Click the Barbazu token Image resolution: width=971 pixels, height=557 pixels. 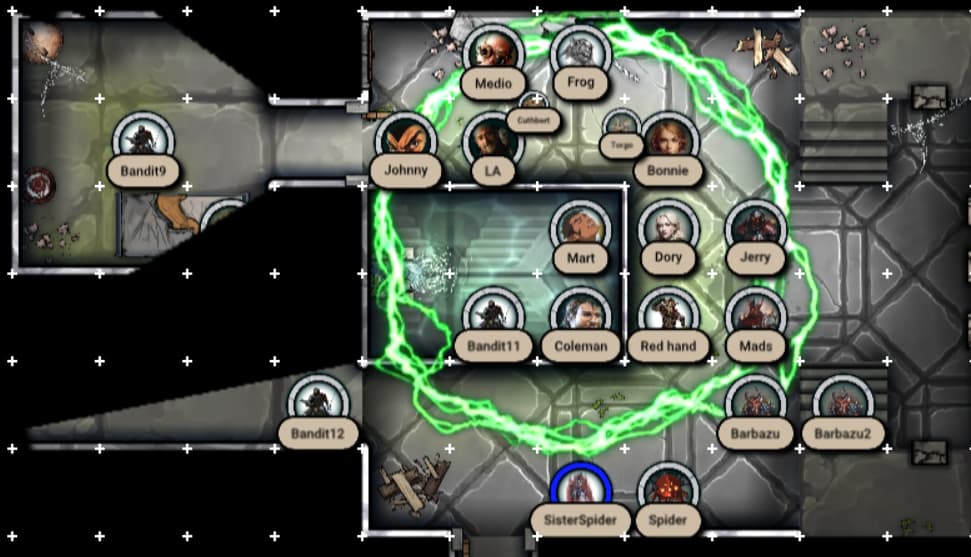click(x=755, y=404)
